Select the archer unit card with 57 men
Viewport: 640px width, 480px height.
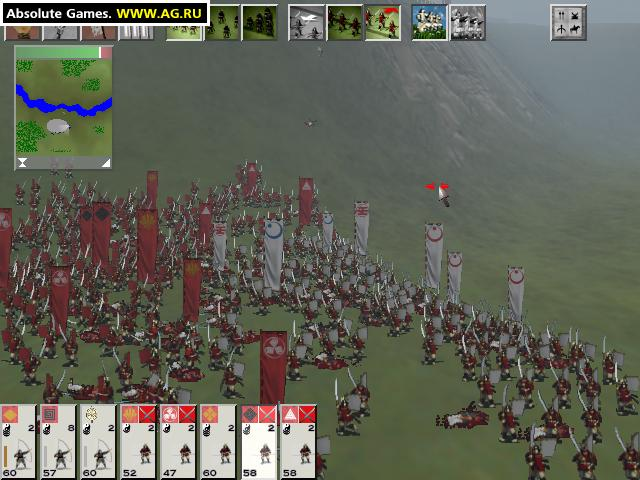(x=59, y=441)
